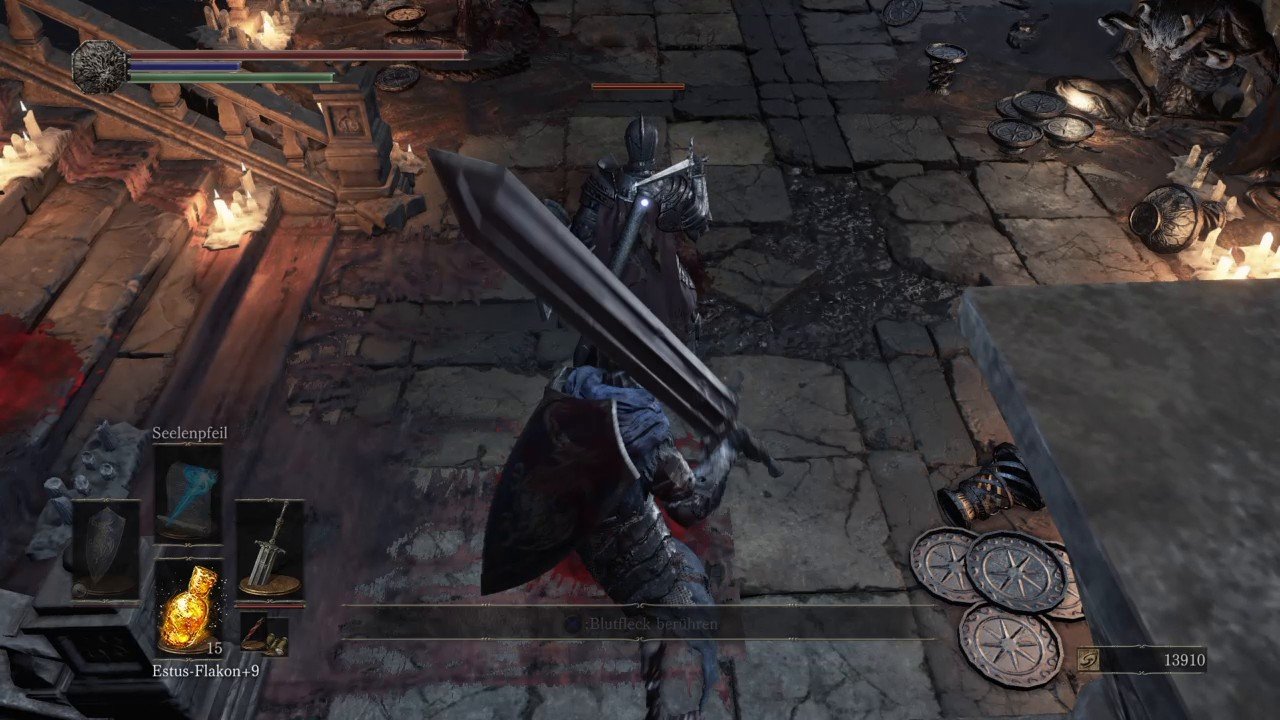Click the round character emblem beside the bars

[100, 66]
